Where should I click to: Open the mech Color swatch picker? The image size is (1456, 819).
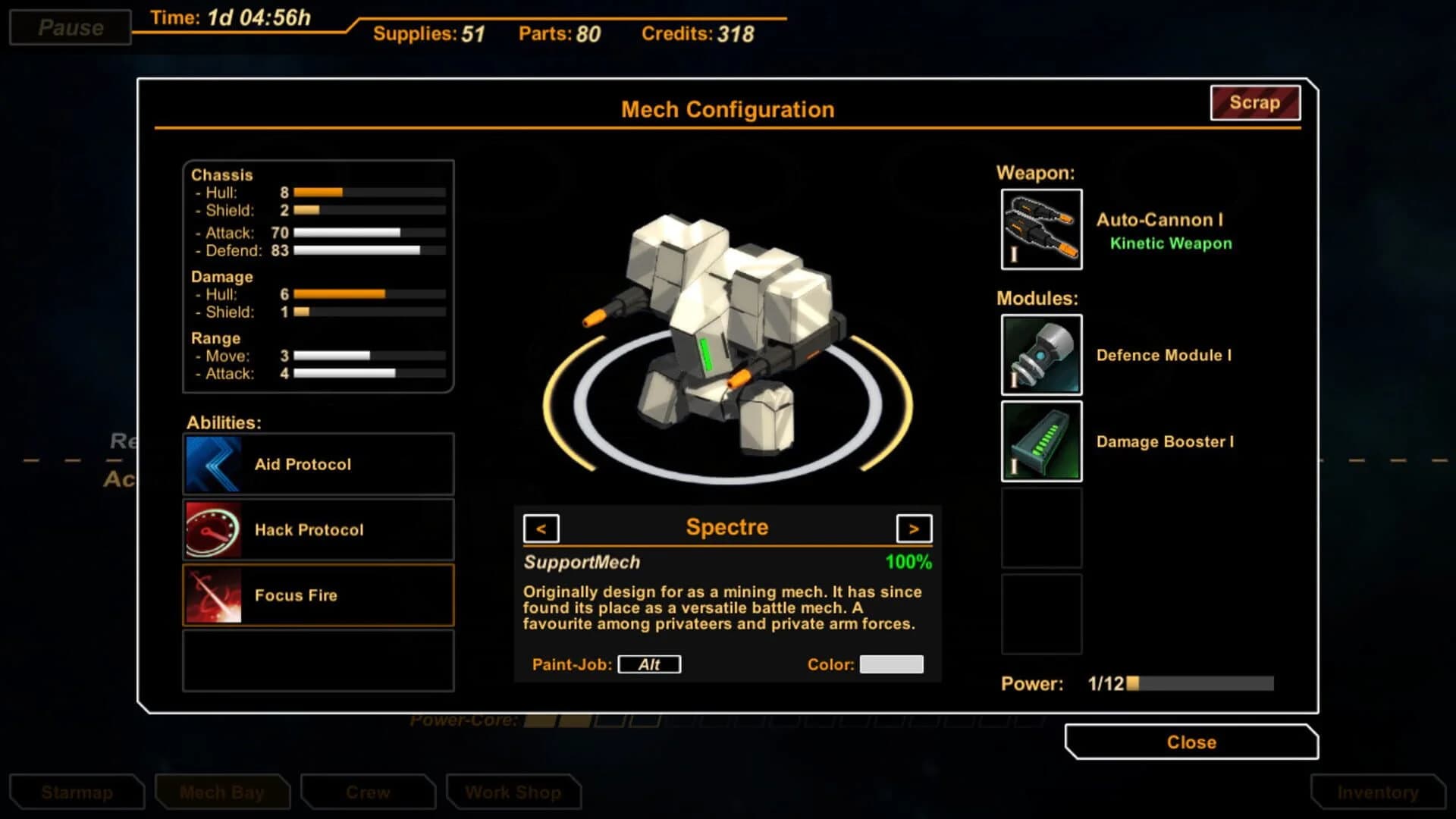click(x=890, y=664)
